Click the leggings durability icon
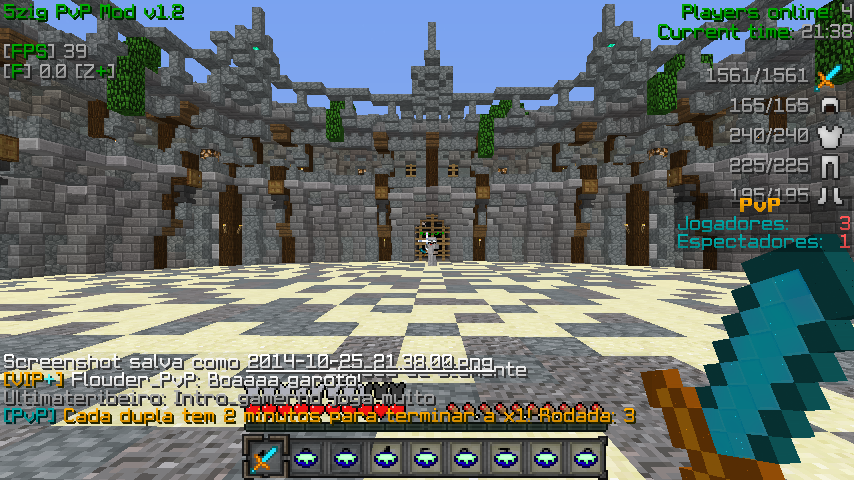Viewport: 854px width, 480px height. pos(828,166)
